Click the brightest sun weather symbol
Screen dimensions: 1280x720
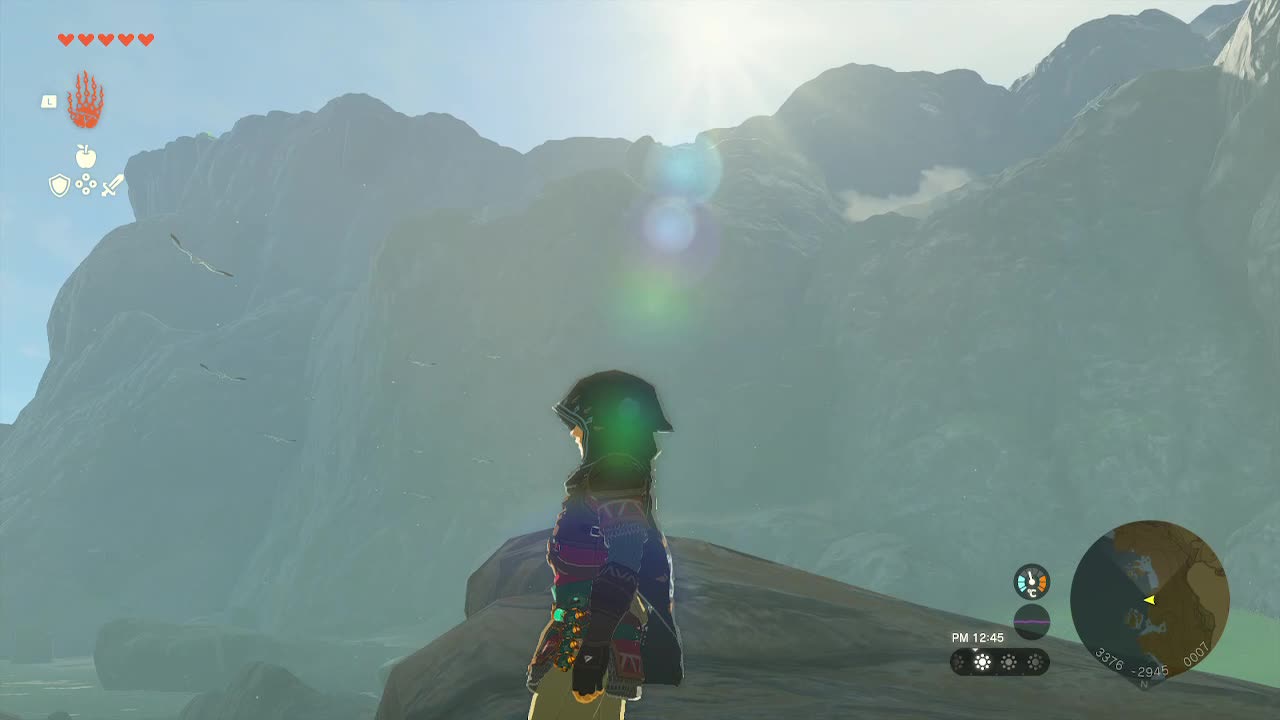point(982,661)
